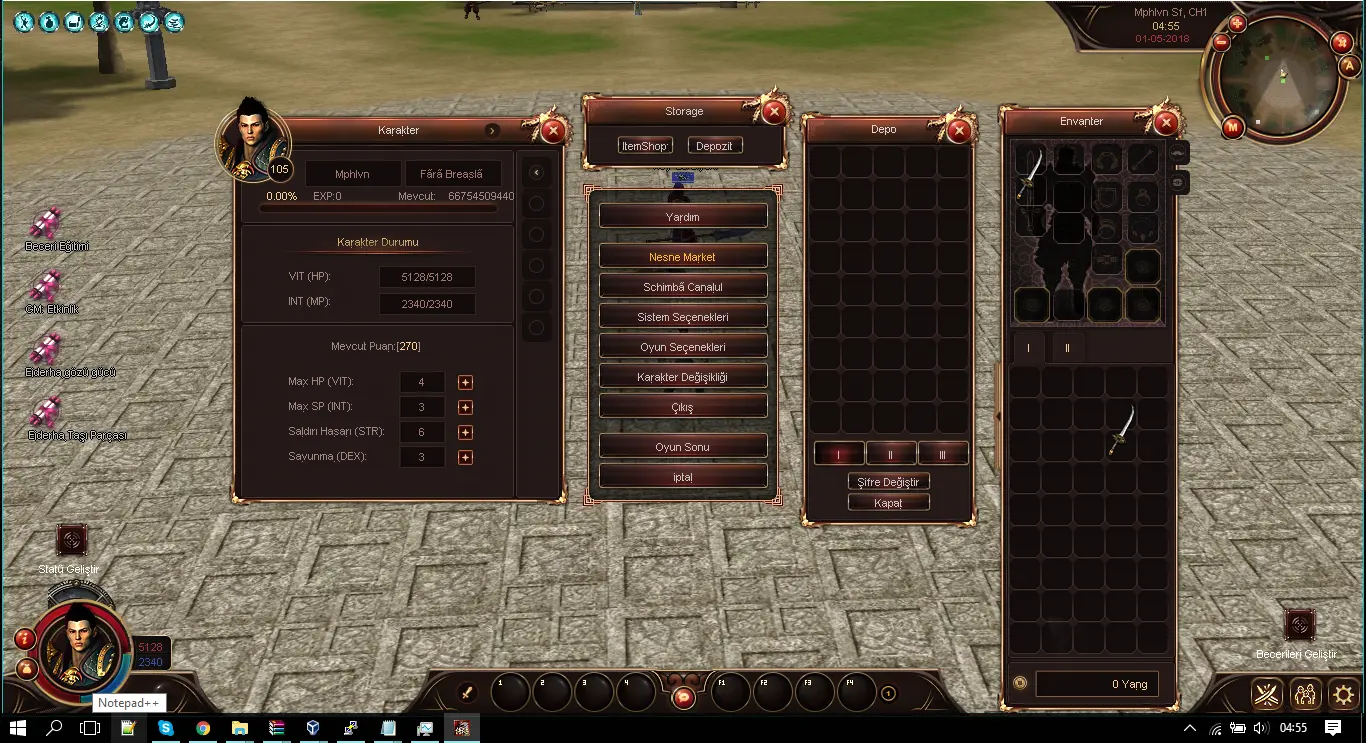Add a point to Saldırı Hasarı (STR)
The height and width of the screenshot is (743, 1366).
465,432
